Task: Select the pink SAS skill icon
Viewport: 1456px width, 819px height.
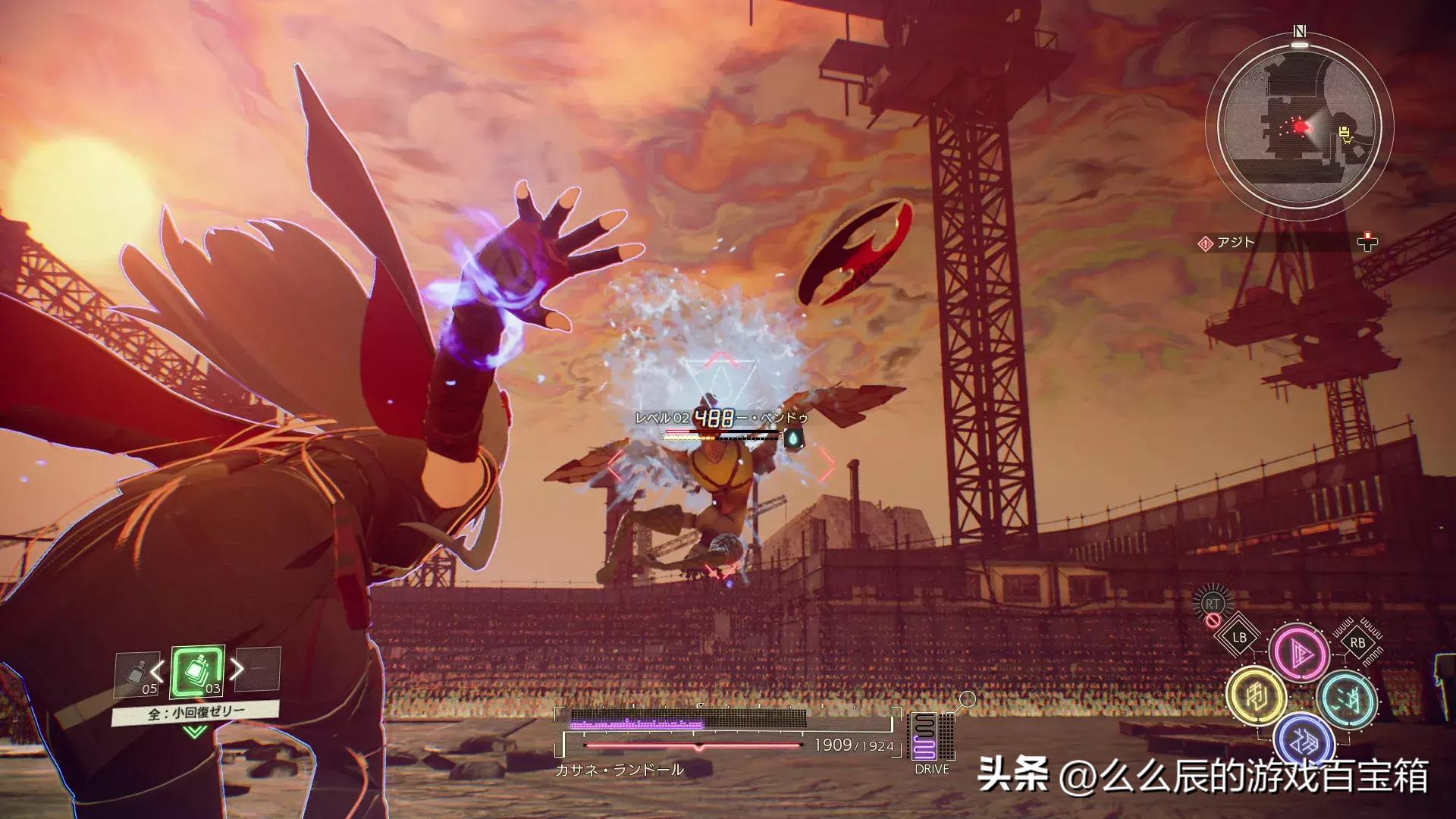Action: [x=1300, y=653]
